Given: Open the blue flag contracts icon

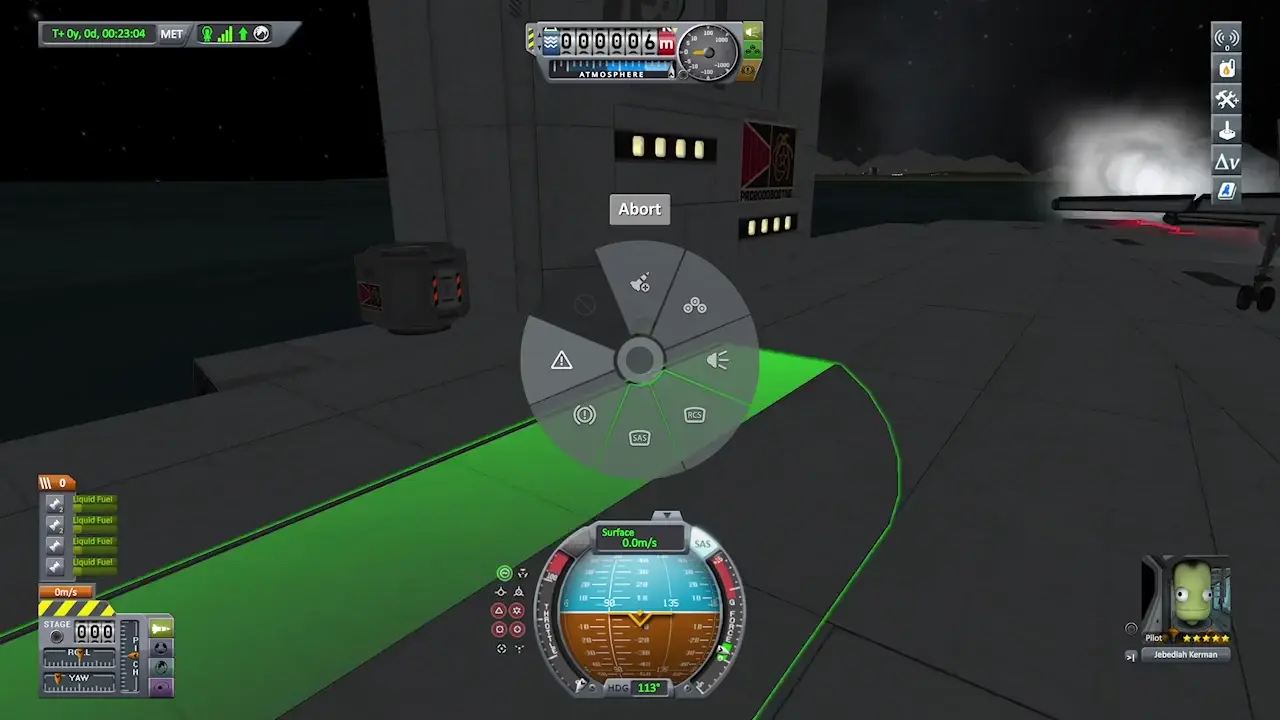Looking at the screenshot, I should [x=1226, y=191].
